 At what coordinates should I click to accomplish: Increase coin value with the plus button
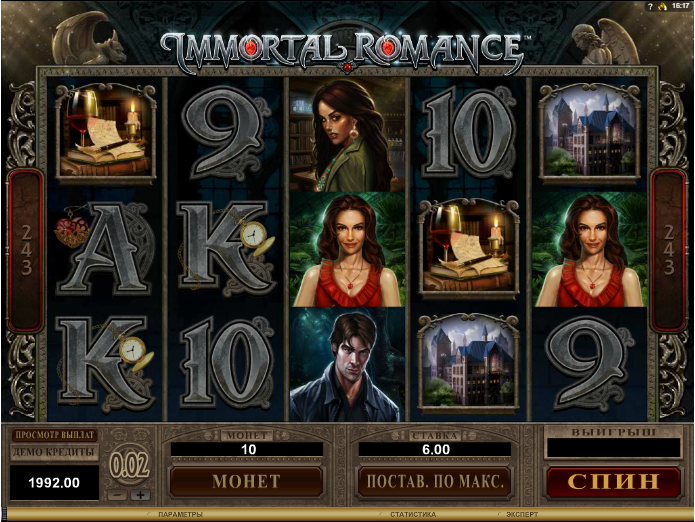click(140, 495)
